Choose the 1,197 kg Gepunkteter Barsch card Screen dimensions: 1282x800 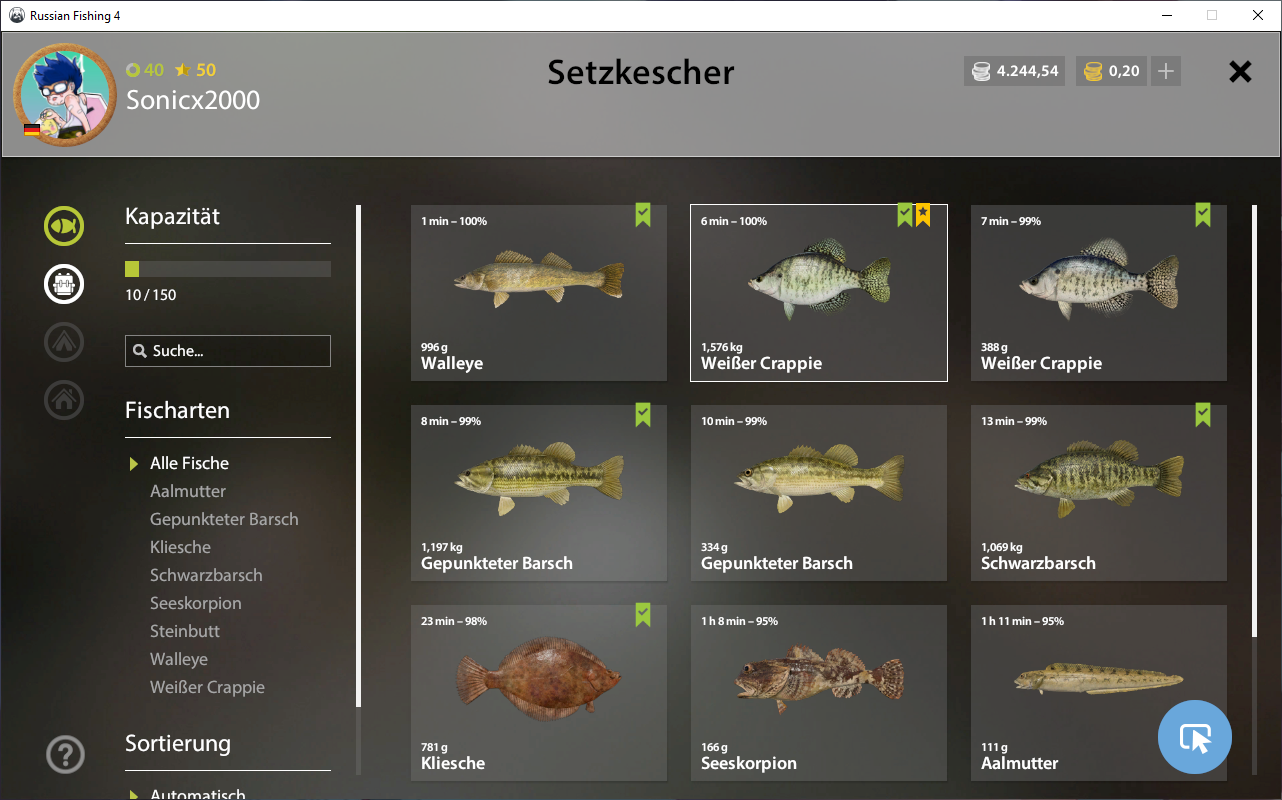pyautogui.click(x=538, y=493)
